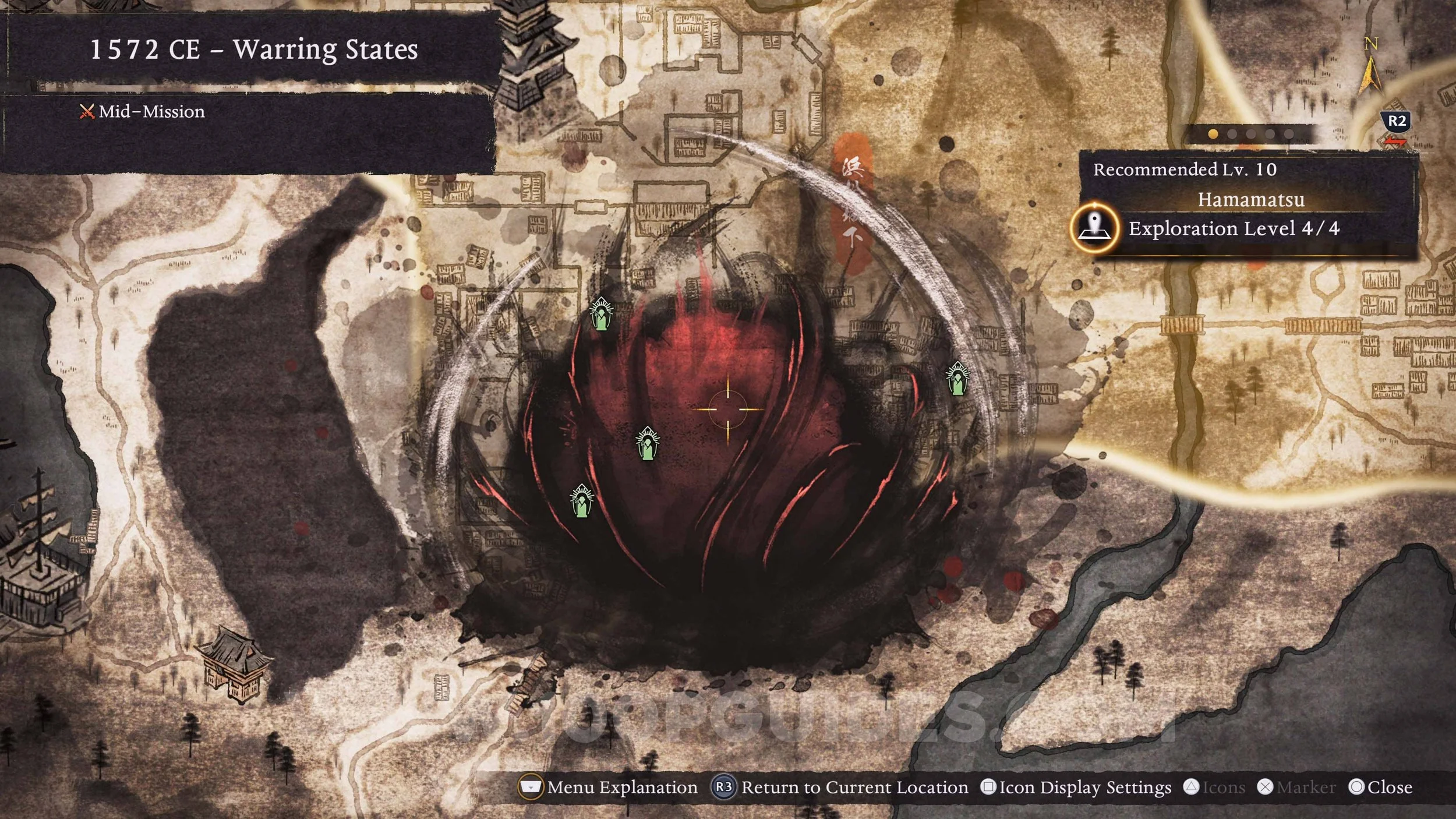Viewport: 1456px width, 819px height.
Task: Choose the Icons option in bottom bar
Action: 1214,788
